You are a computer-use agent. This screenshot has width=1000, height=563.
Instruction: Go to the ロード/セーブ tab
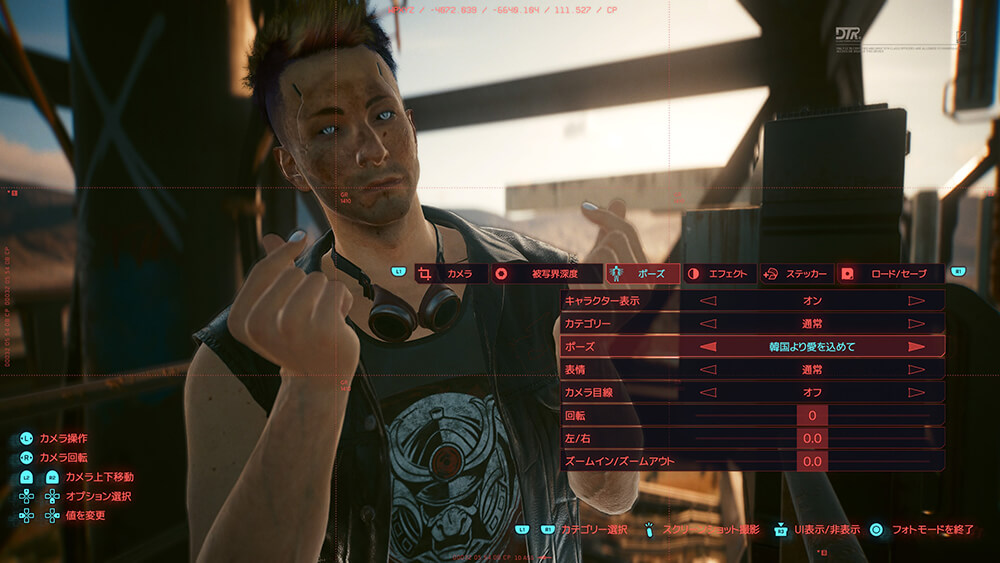pyautogui.click(x=889, y=273)
